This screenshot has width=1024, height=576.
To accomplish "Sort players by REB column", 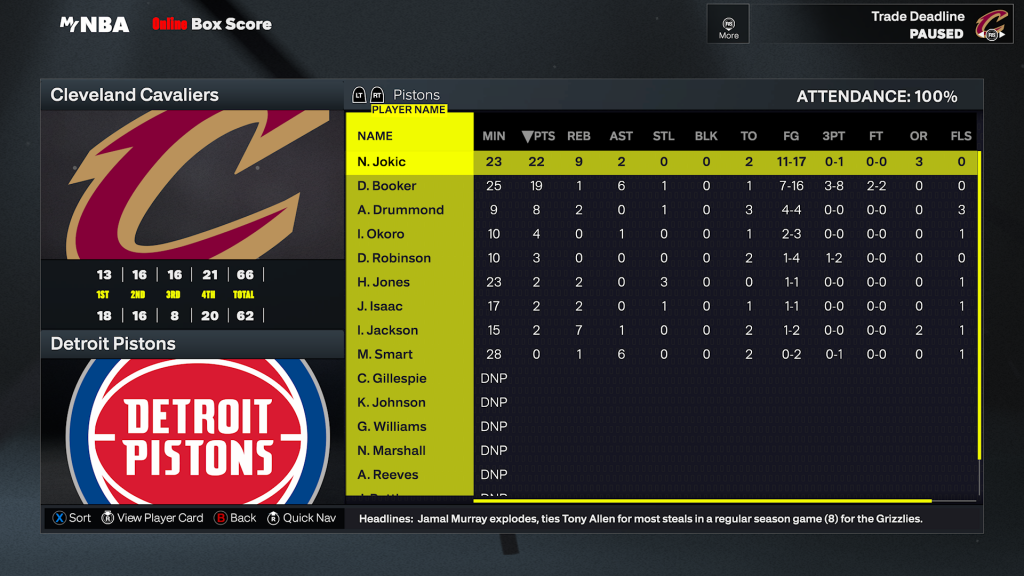I will coord(579,136).
